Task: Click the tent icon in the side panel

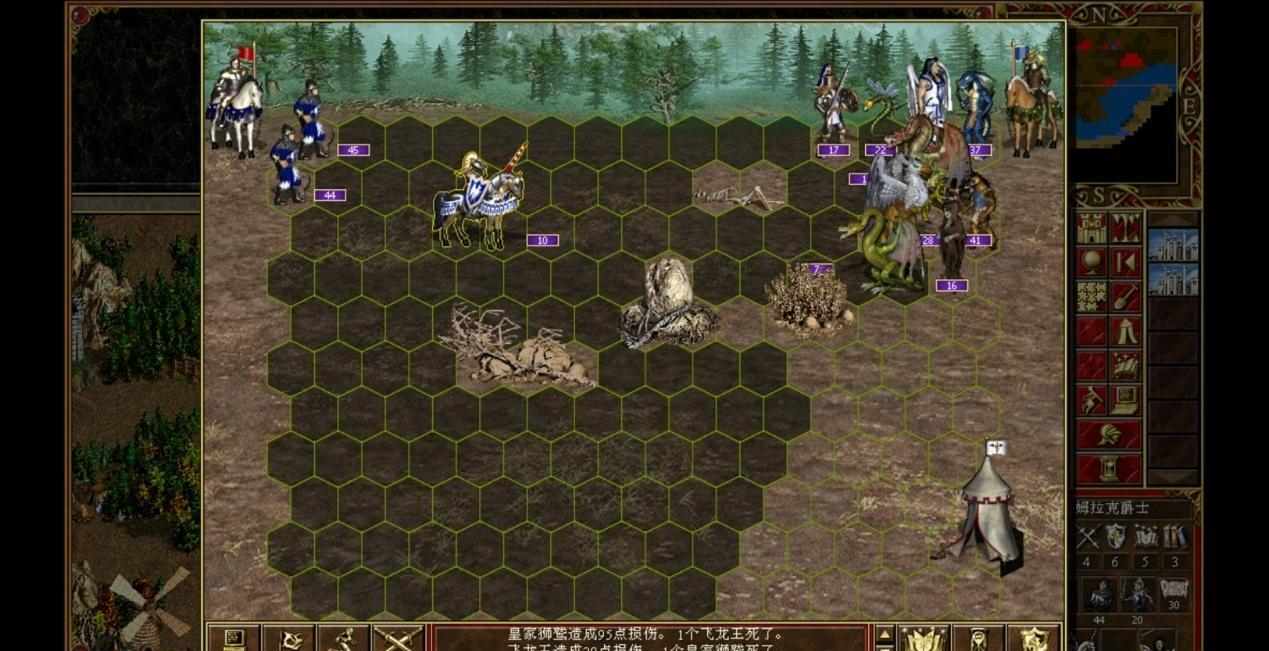Action: click(x=1126, y=331)
